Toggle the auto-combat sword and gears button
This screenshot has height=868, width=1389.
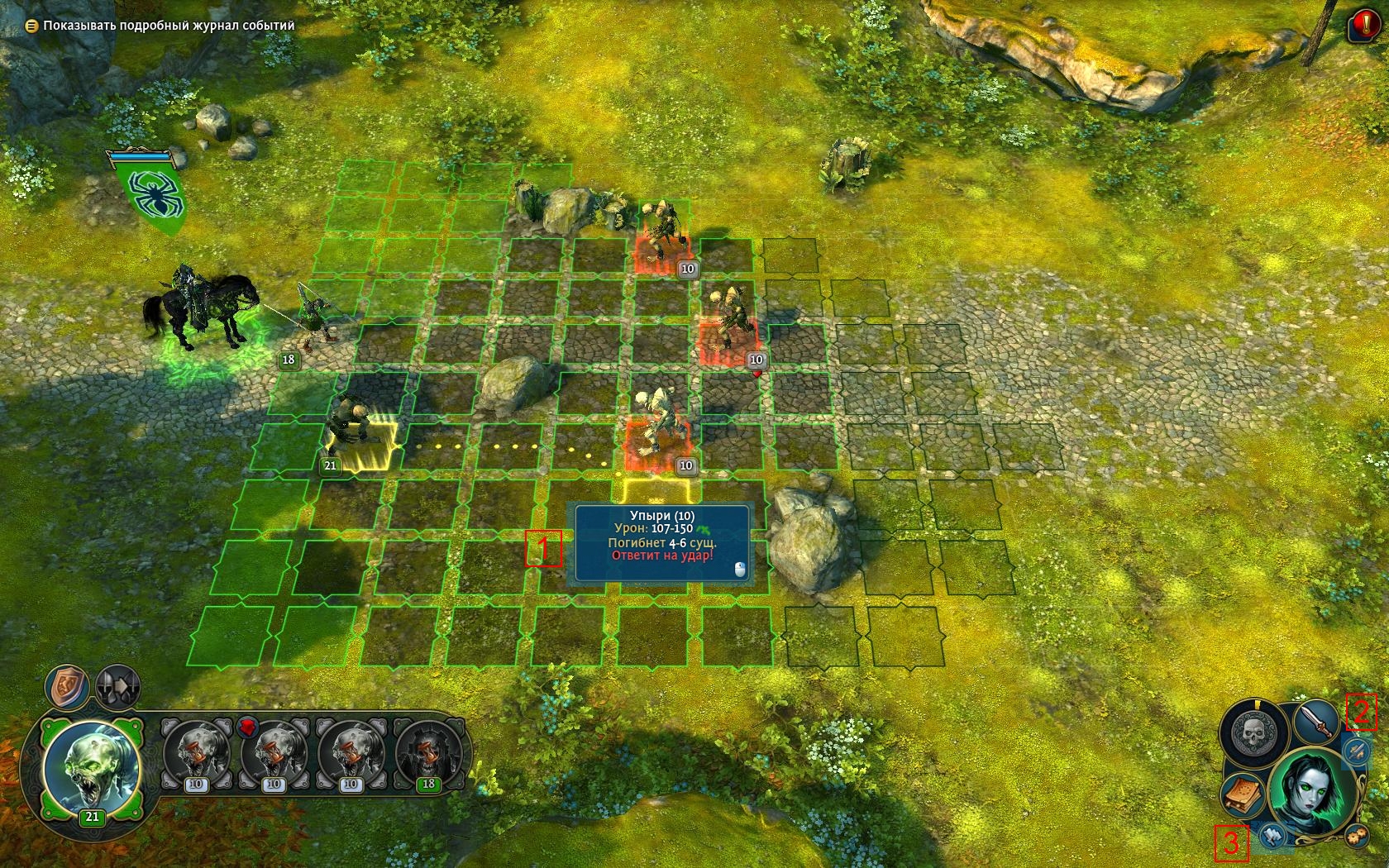(1355, 751)
